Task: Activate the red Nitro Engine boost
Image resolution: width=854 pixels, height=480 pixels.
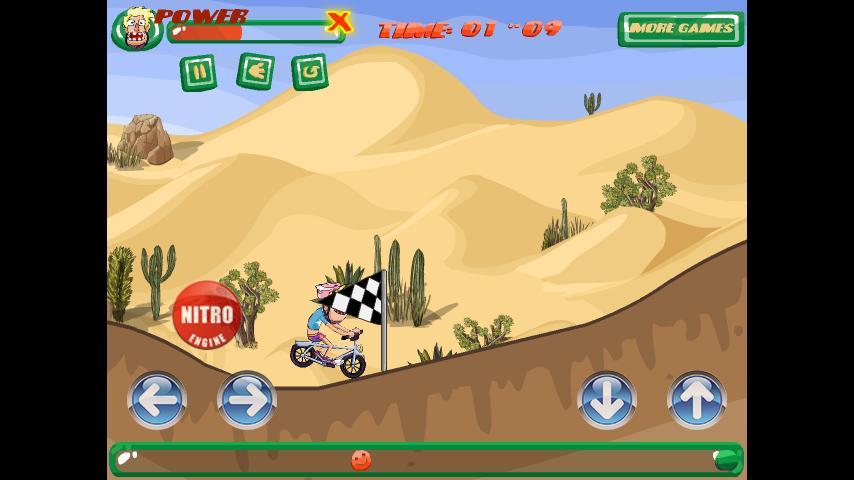Action: point(207,315)
